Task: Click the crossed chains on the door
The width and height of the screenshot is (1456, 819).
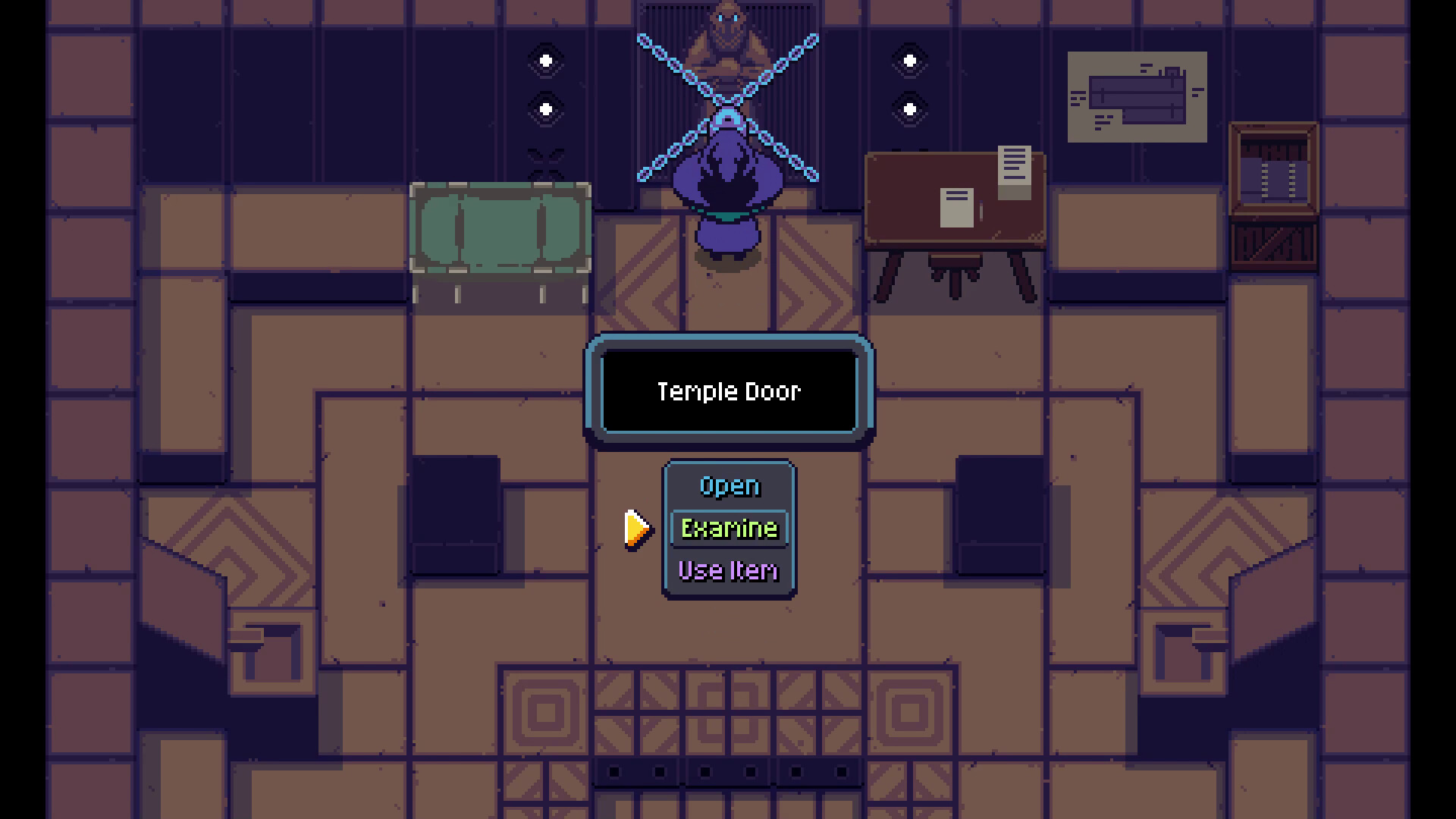Action: tap(728, 99)
